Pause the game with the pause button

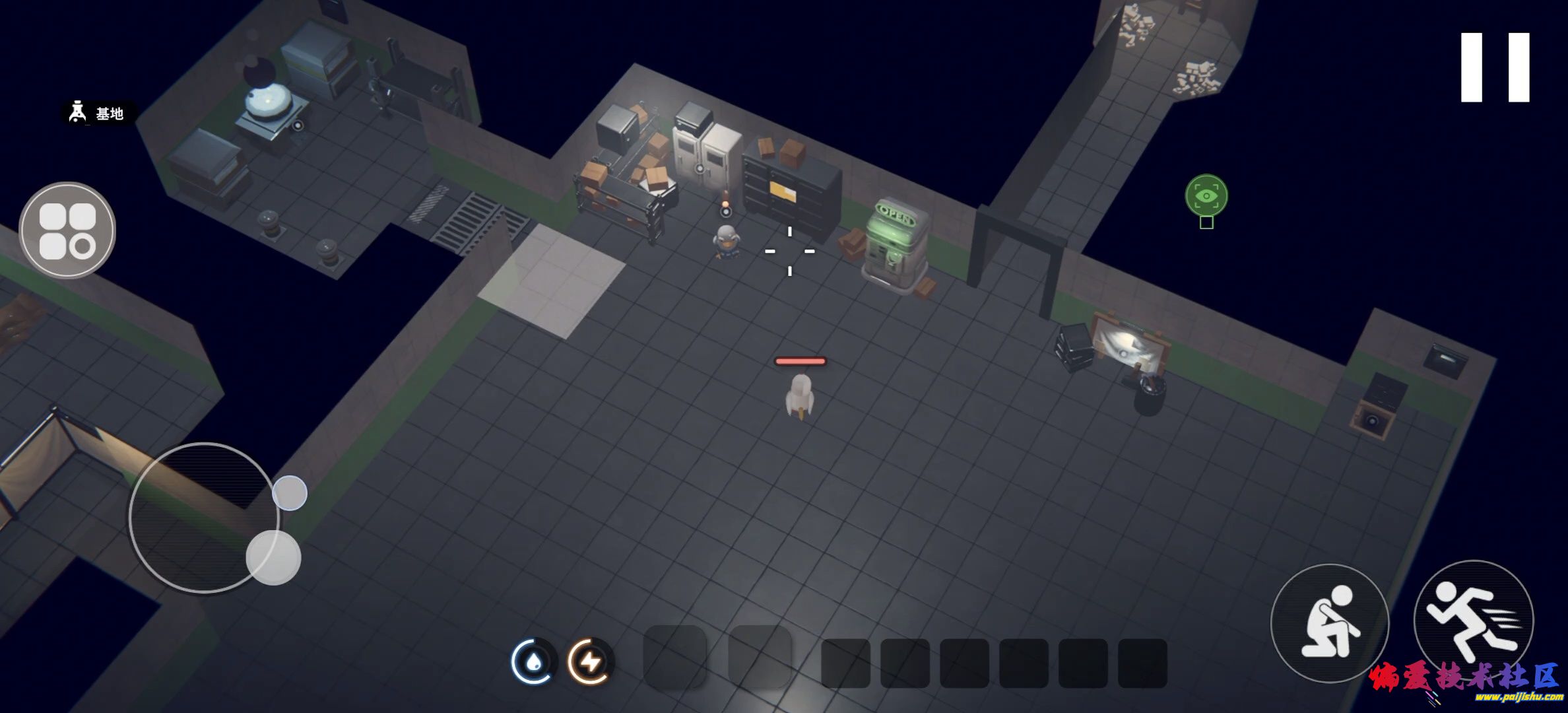(1495, 67)
